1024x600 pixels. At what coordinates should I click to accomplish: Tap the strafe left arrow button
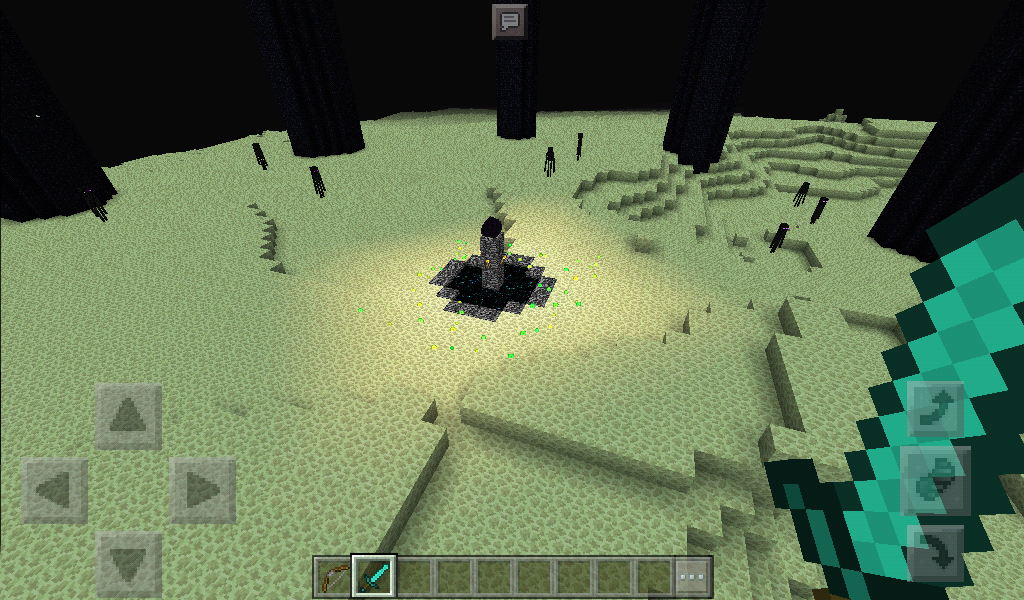click(54, 491)
